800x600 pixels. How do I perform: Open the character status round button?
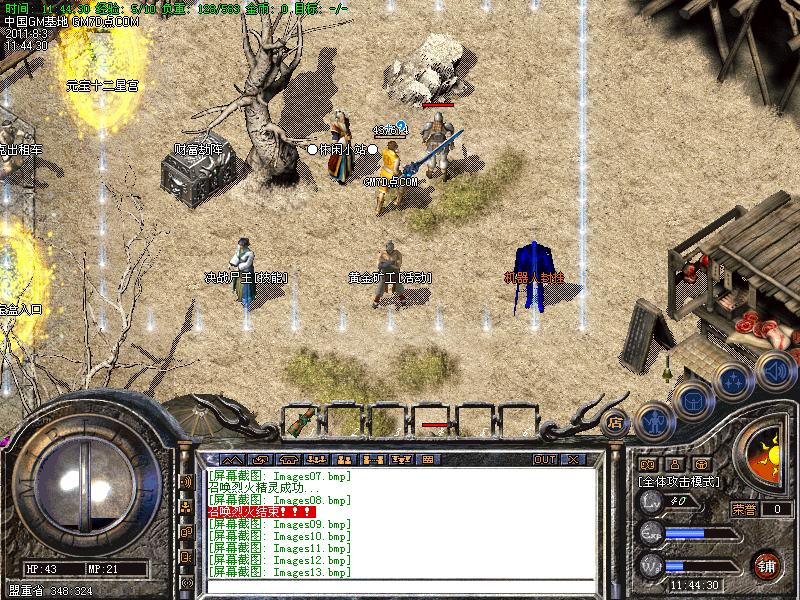[x=653, y=423]
